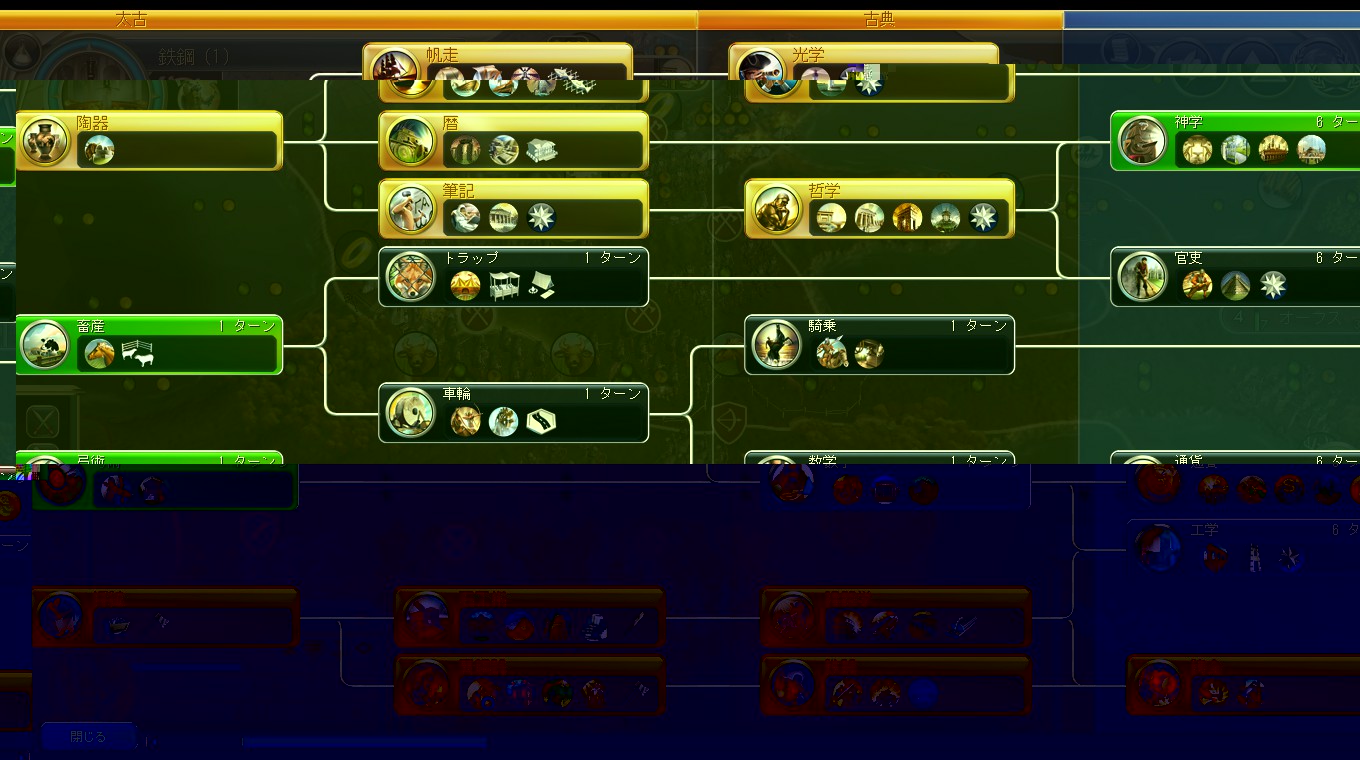
Task: Close the tech tree with 閉じる button
Action: (x=88, y=736)
